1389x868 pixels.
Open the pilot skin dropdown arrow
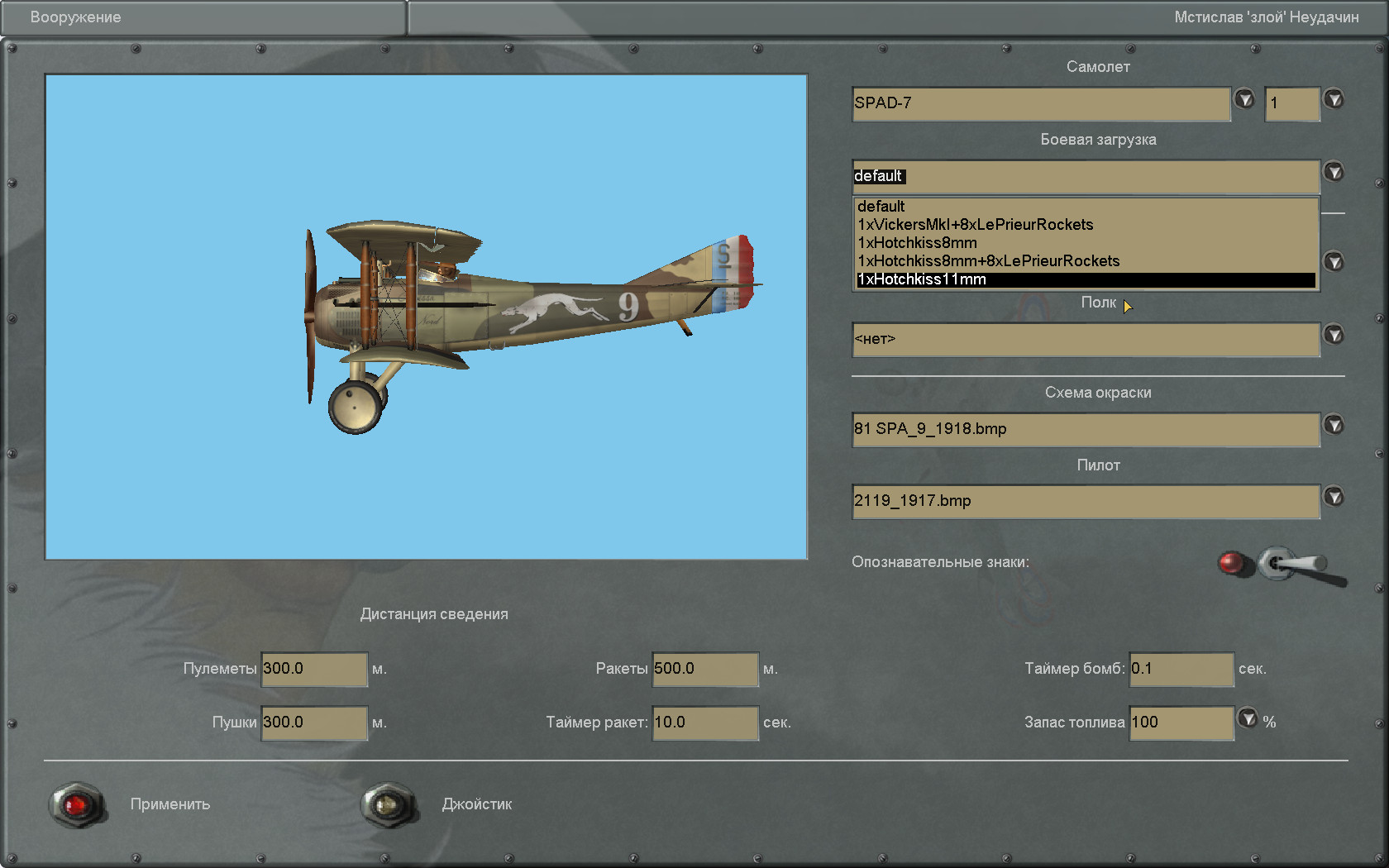1334,497
